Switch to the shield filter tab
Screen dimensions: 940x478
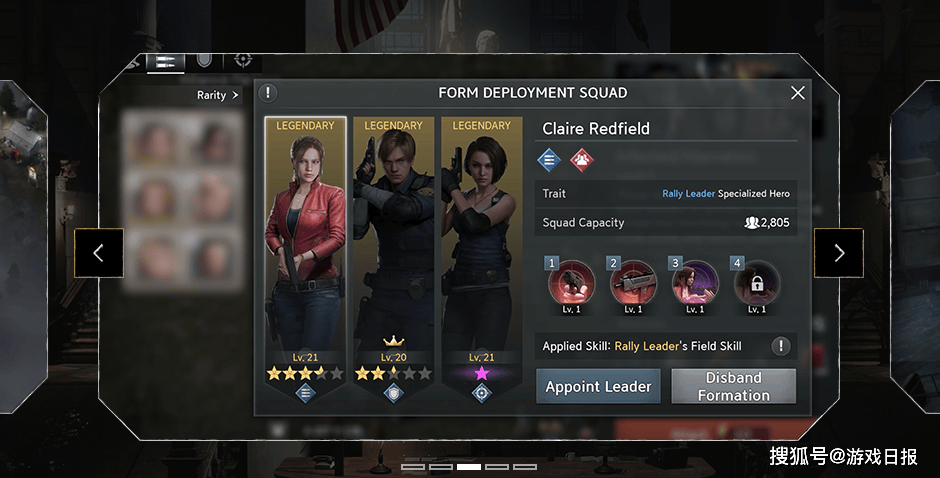204,60
